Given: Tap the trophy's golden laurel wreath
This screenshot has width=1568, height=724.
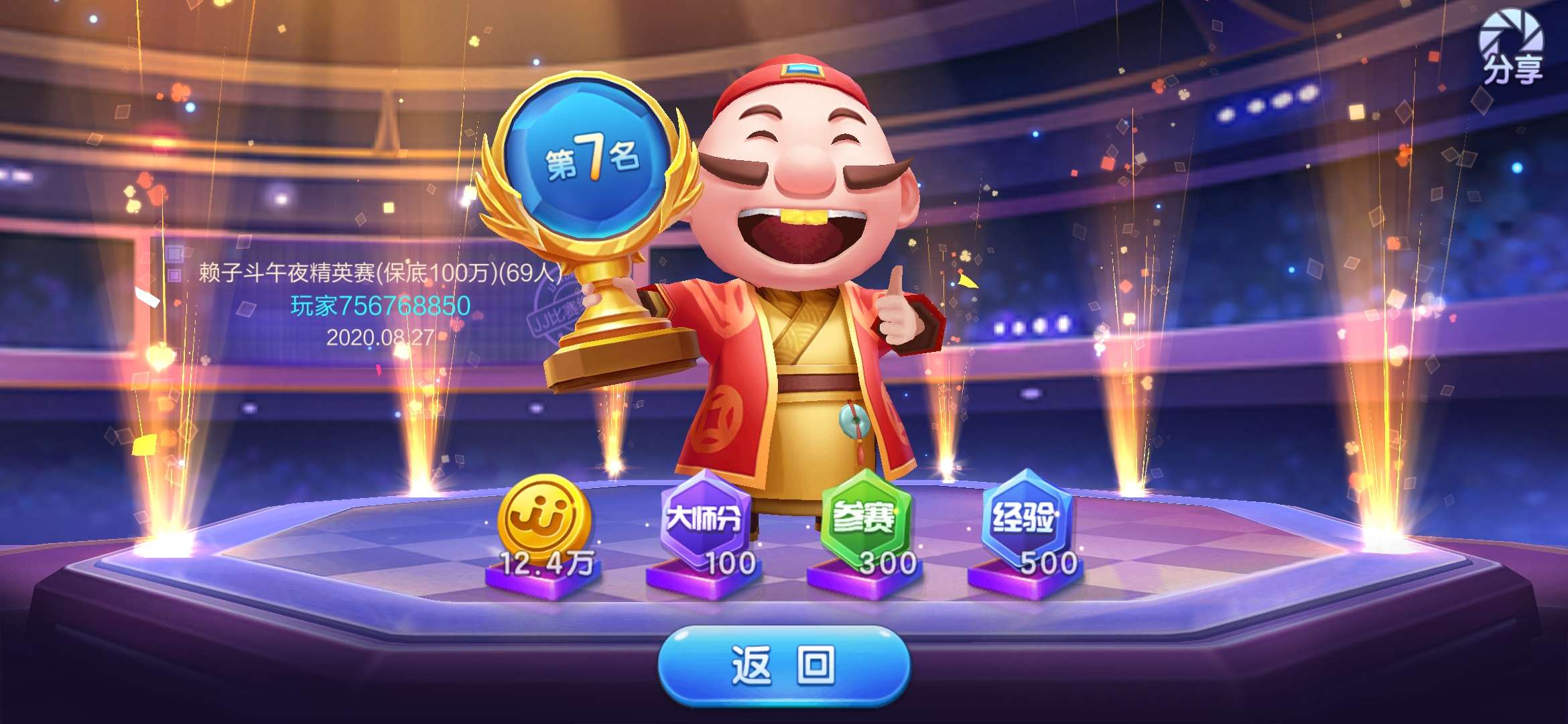Looking at the screenshot, I should tap(499, 201).
